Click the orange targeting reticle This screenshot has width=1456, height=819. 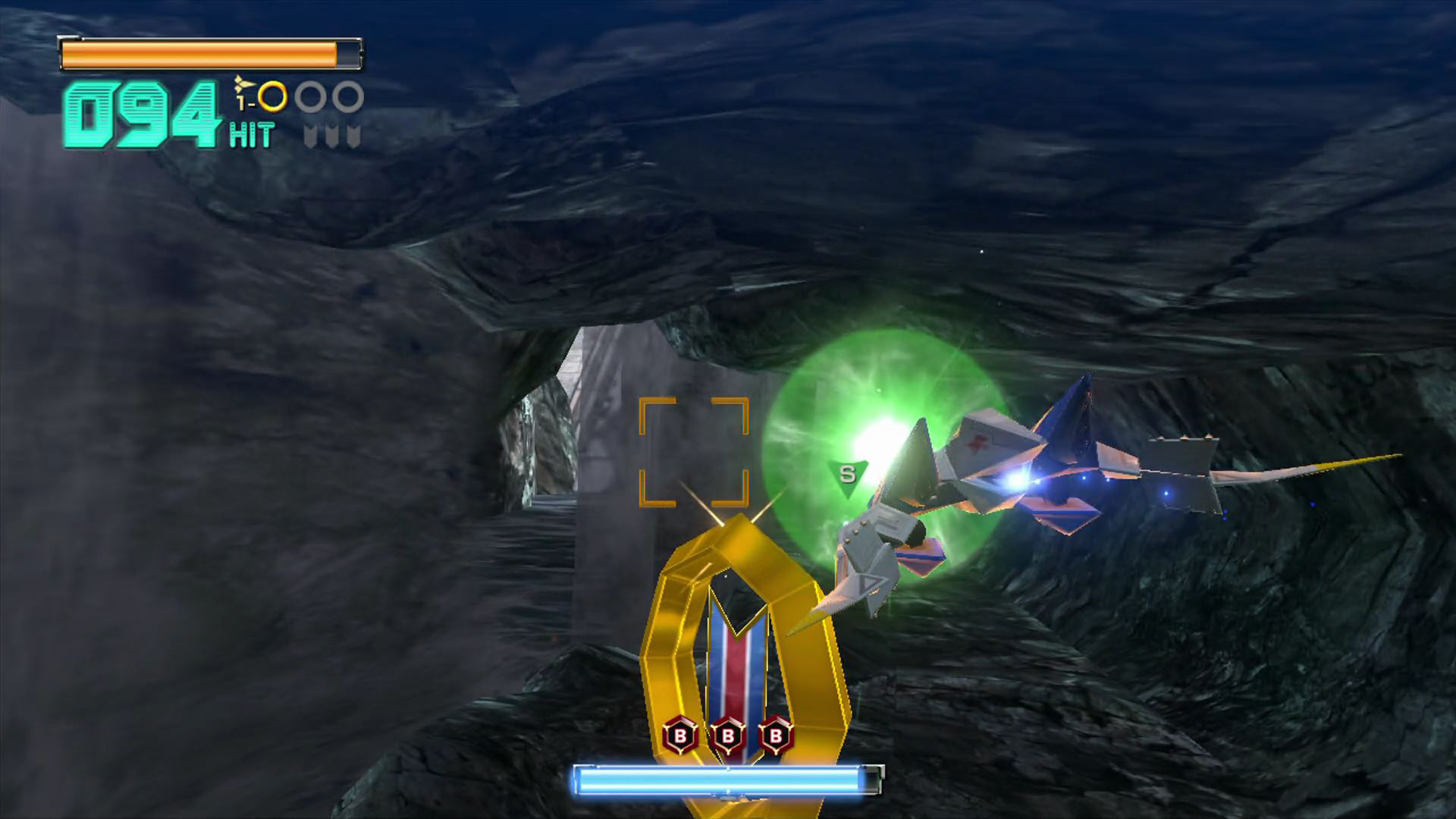coord(694,452)
